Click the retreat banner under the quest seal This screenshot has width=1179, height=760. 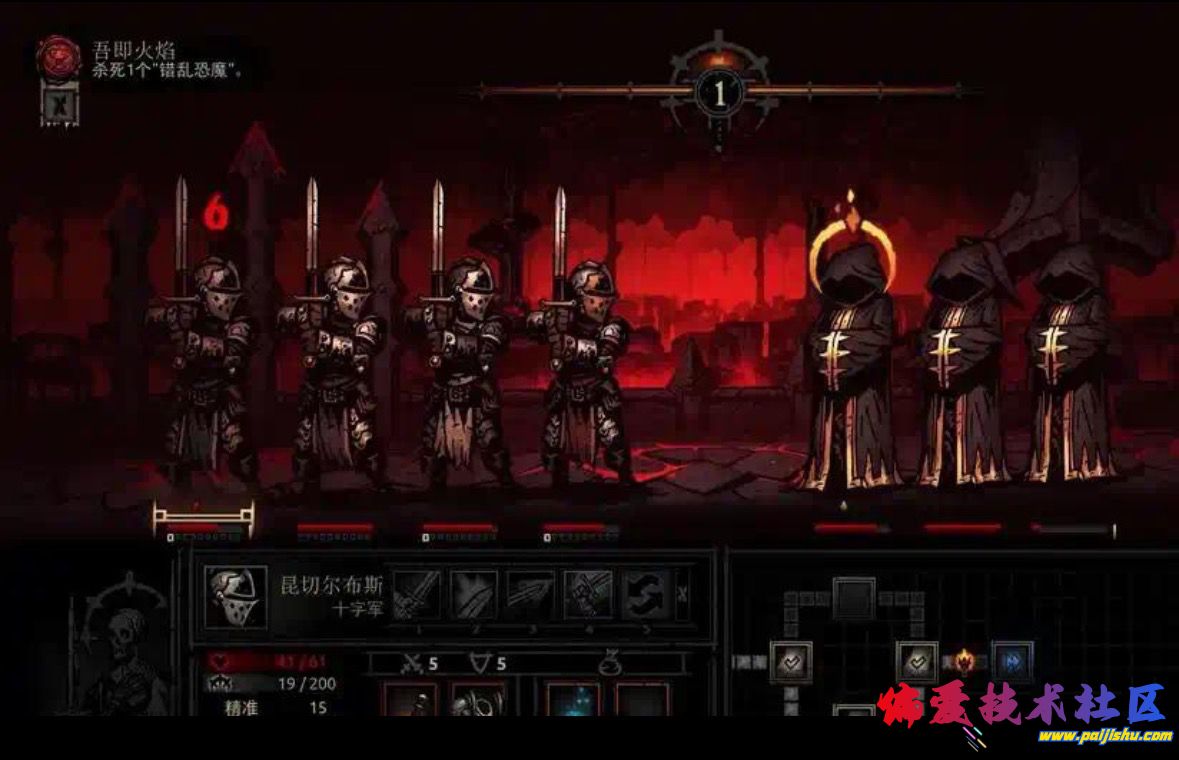pos(58,103)
